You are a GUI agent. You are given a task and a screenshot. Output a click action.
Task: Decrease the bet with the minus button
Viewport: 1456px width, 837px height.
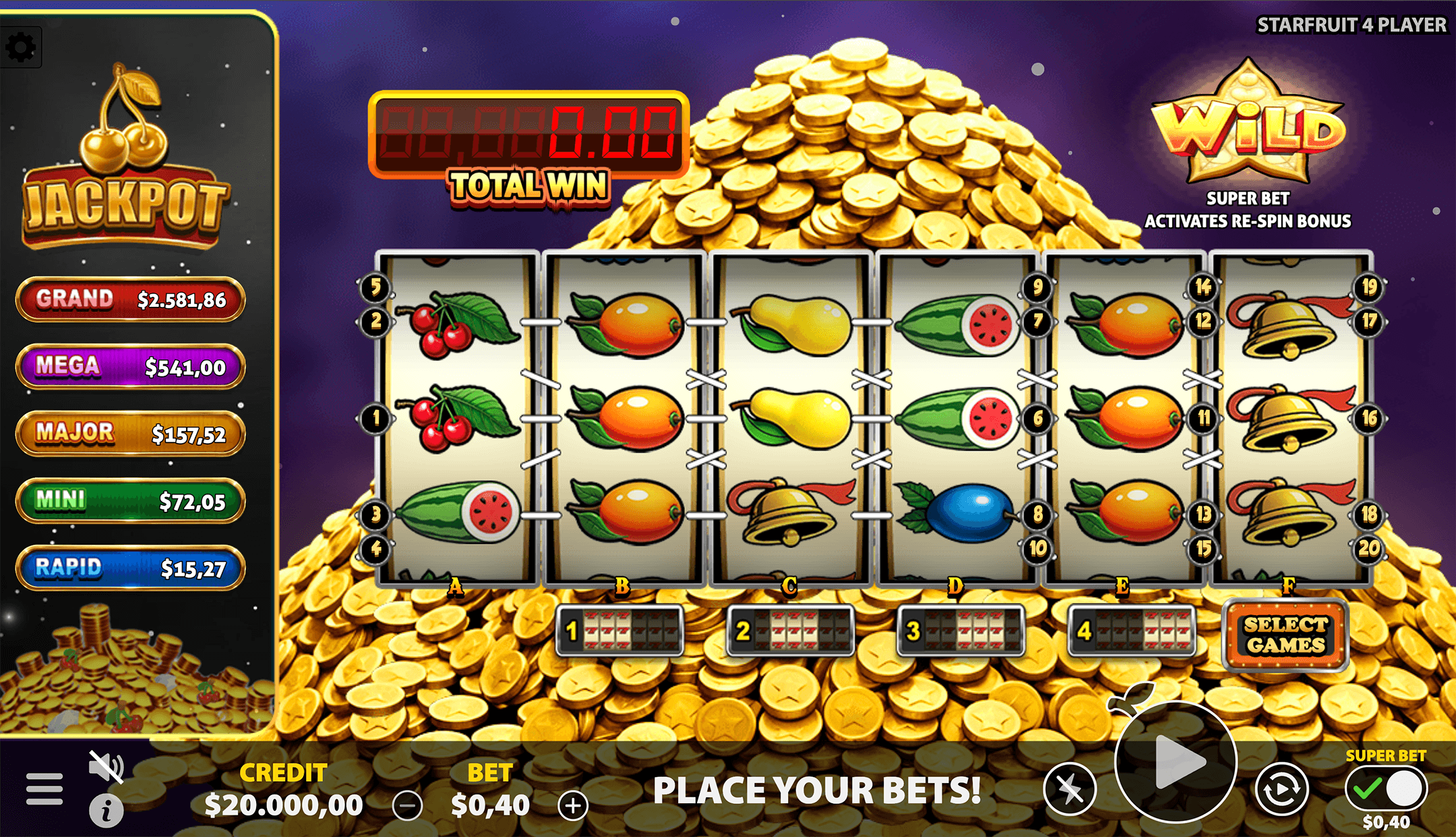click(x=406, y=805)
